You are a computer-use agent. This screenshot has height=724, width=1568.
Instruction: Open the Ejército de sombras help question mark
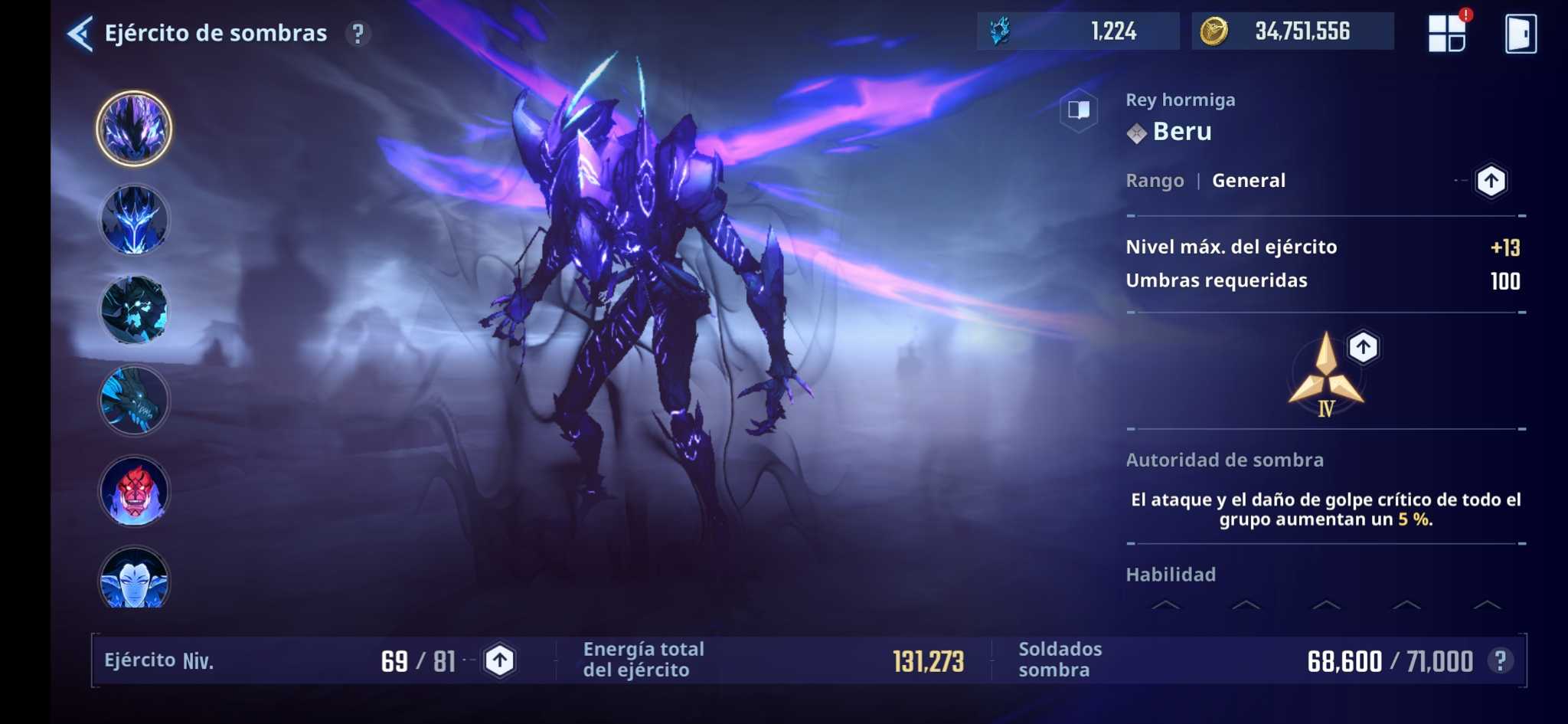click(357, 33)
